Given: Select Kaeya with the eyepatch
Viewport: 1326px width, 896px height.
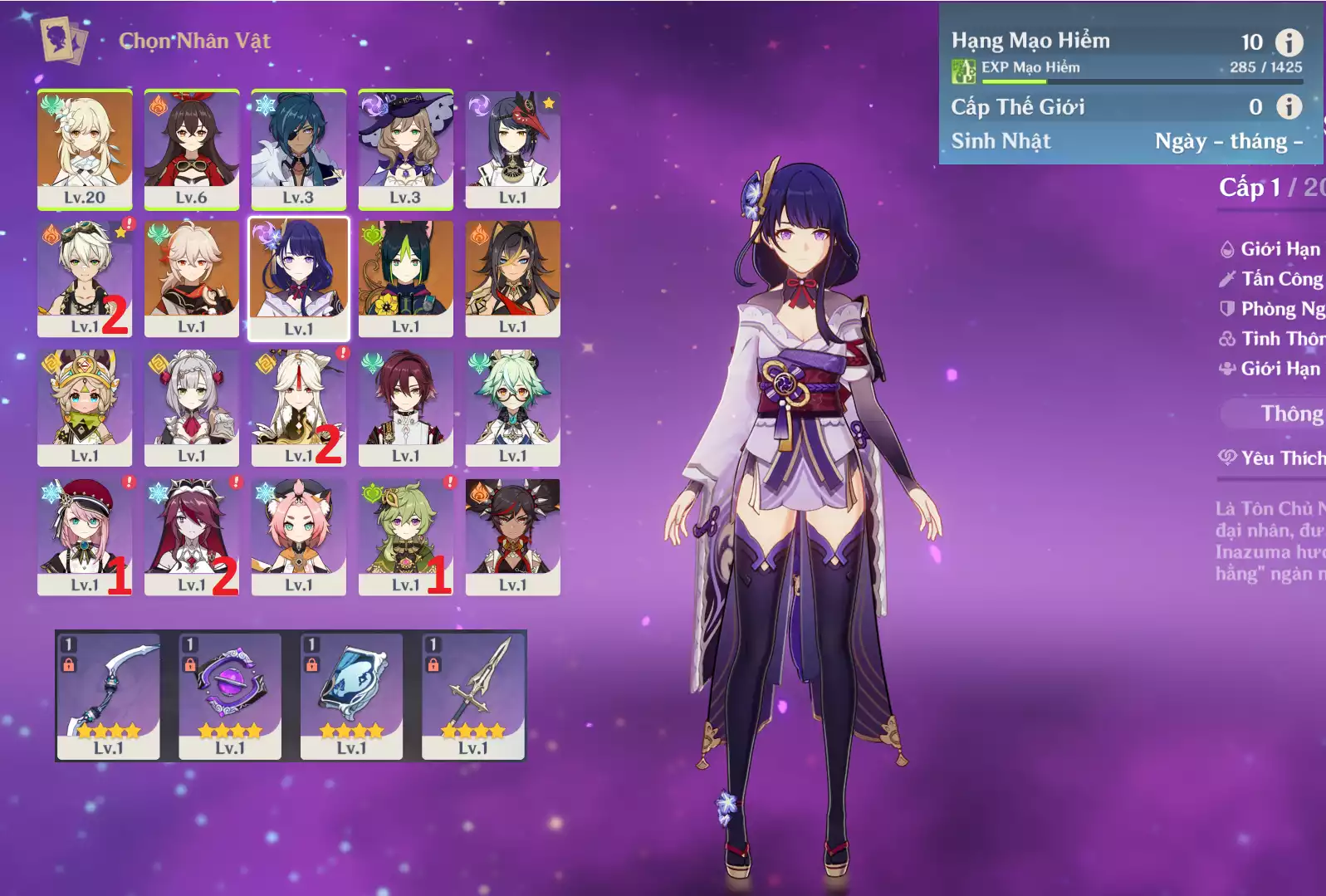Looking at the screenshot, I should [299, 148].
